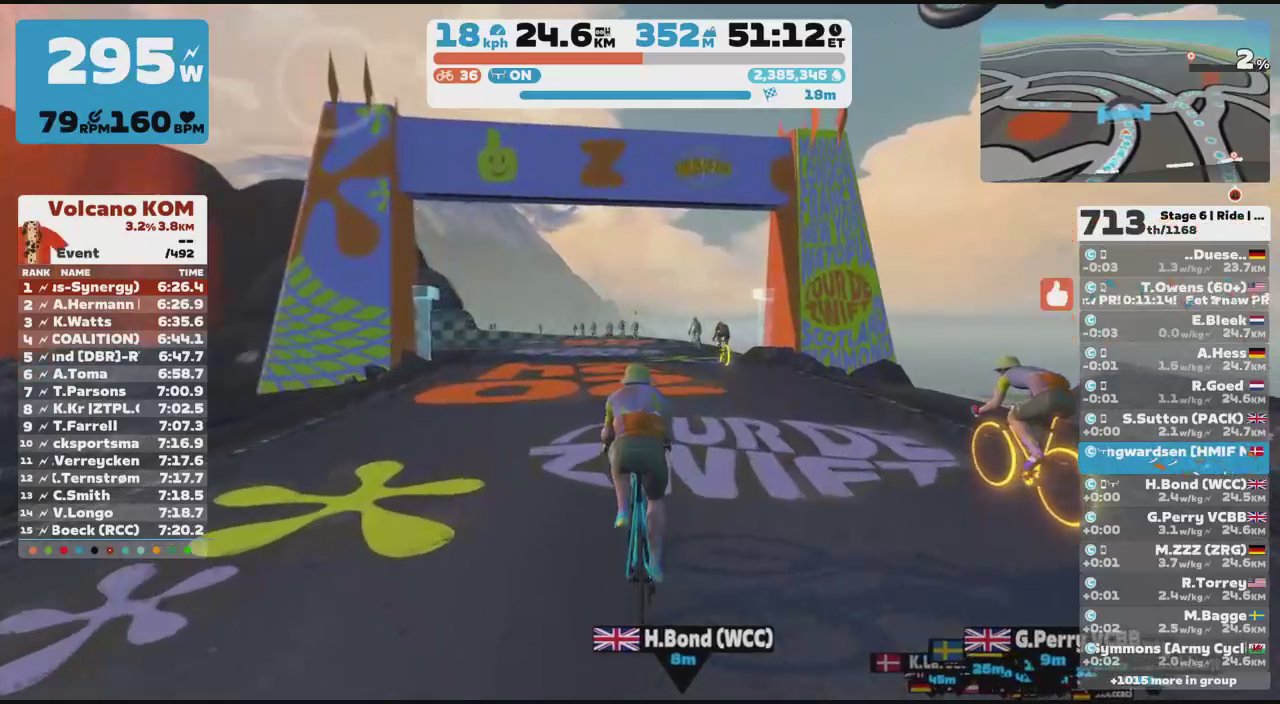Pick T.Farrell on the KOM leaderboard
This screenshot has width=1280, height=704.
(112, 426)
